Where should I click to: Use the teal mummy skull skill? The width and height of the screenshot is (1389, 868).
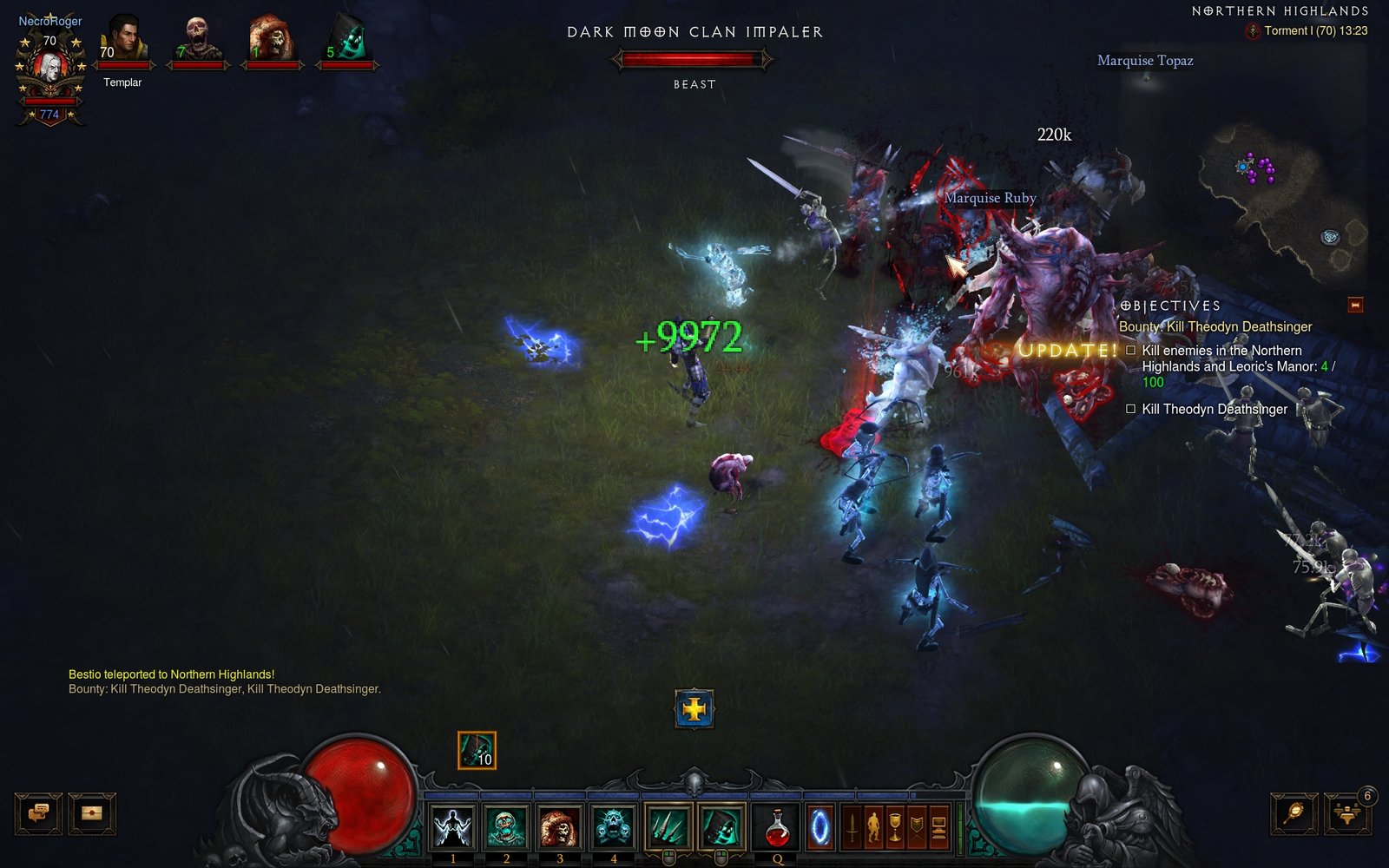[506, 826]
